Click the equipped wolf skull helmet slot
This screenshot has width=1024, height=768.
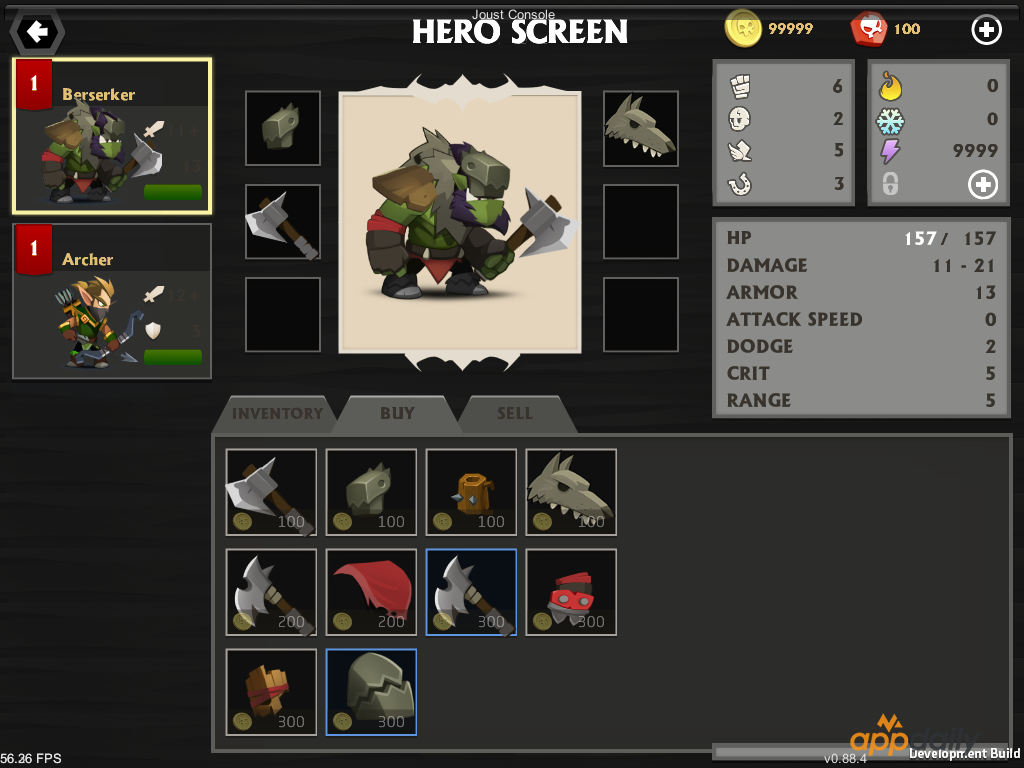point(641,129)
